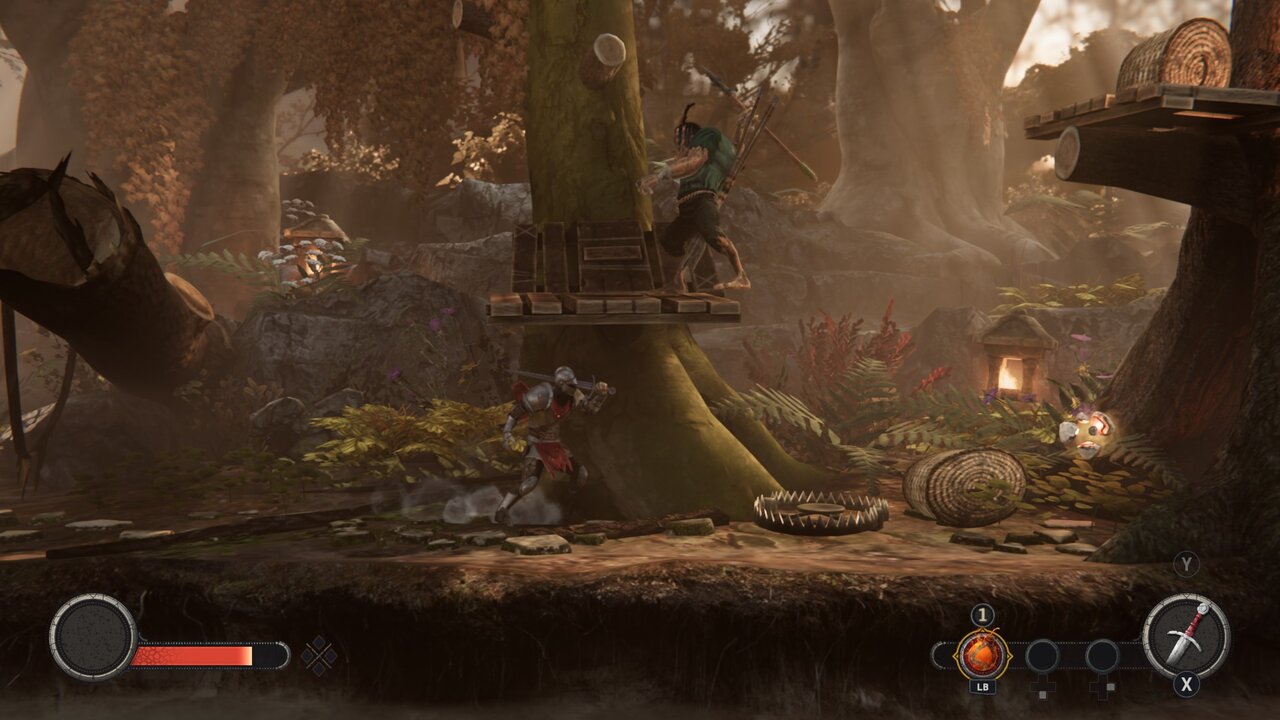Select the fiery orange bomb item slot
The height and width of the screenshot is (720, 1280).
982,655
